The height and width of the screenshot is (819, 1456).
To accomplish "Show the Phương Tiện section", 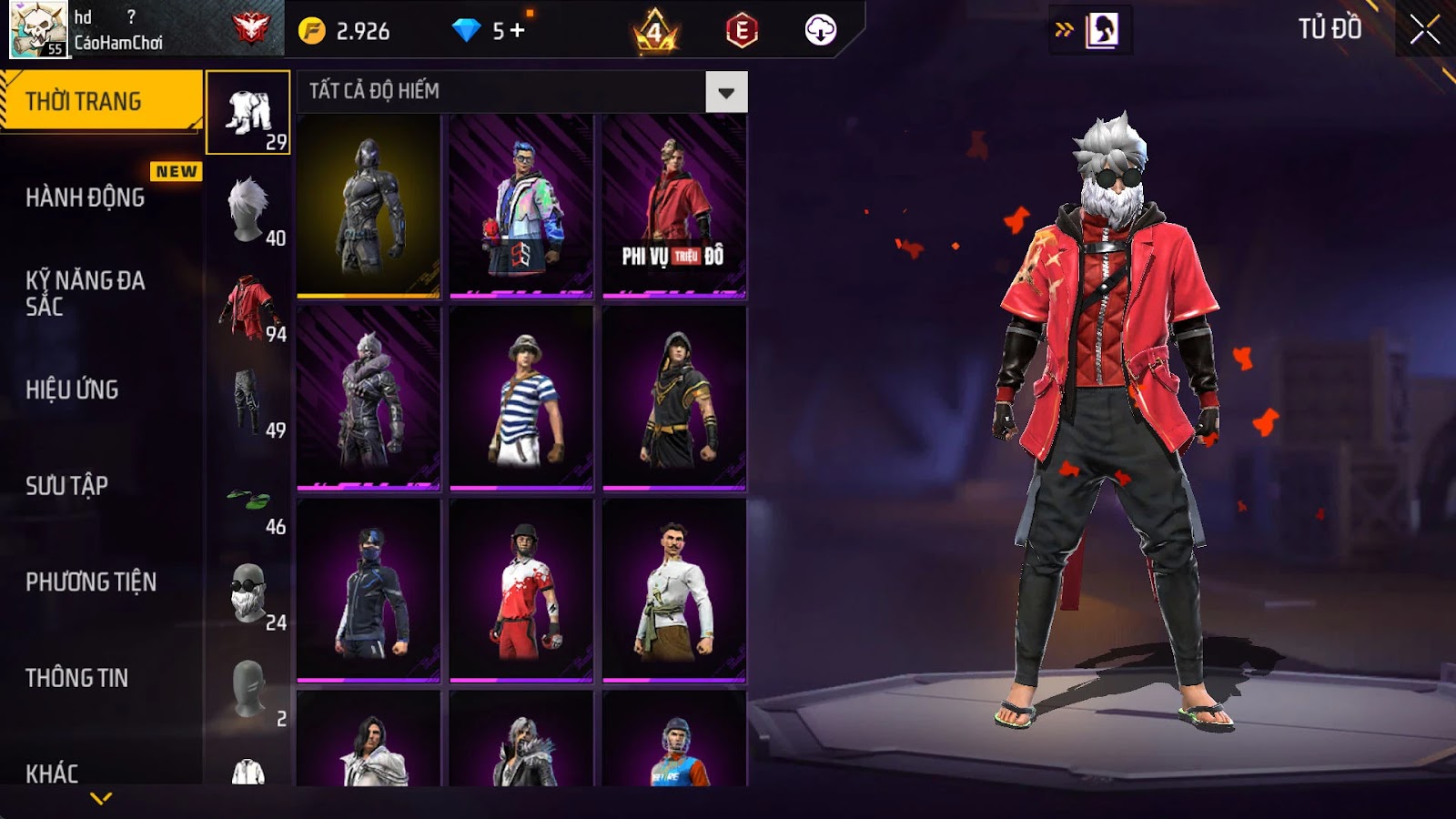I will tap(91, 582).
